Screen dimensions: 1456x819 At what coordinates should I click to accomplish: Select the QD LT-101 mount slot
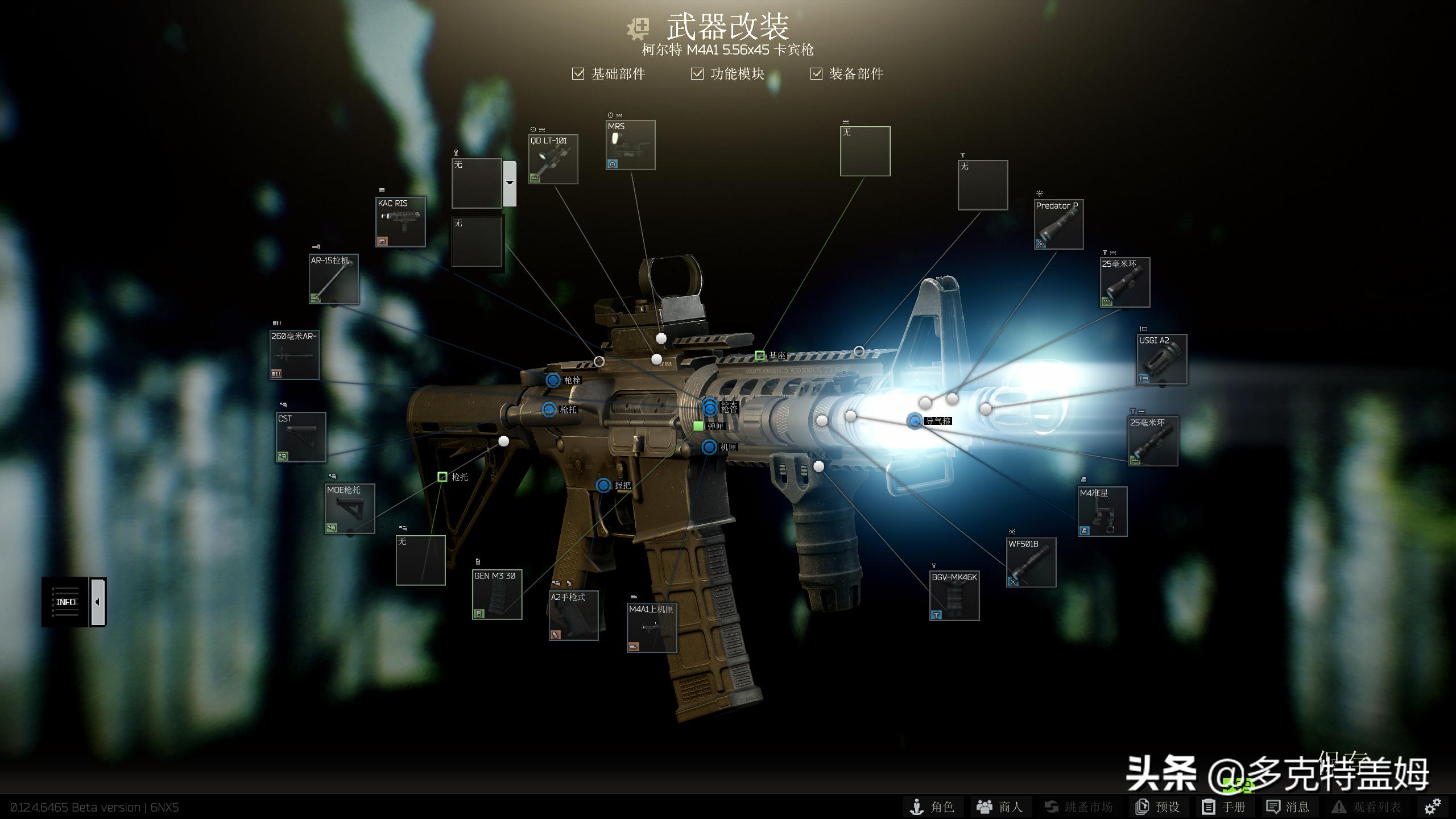553,159
